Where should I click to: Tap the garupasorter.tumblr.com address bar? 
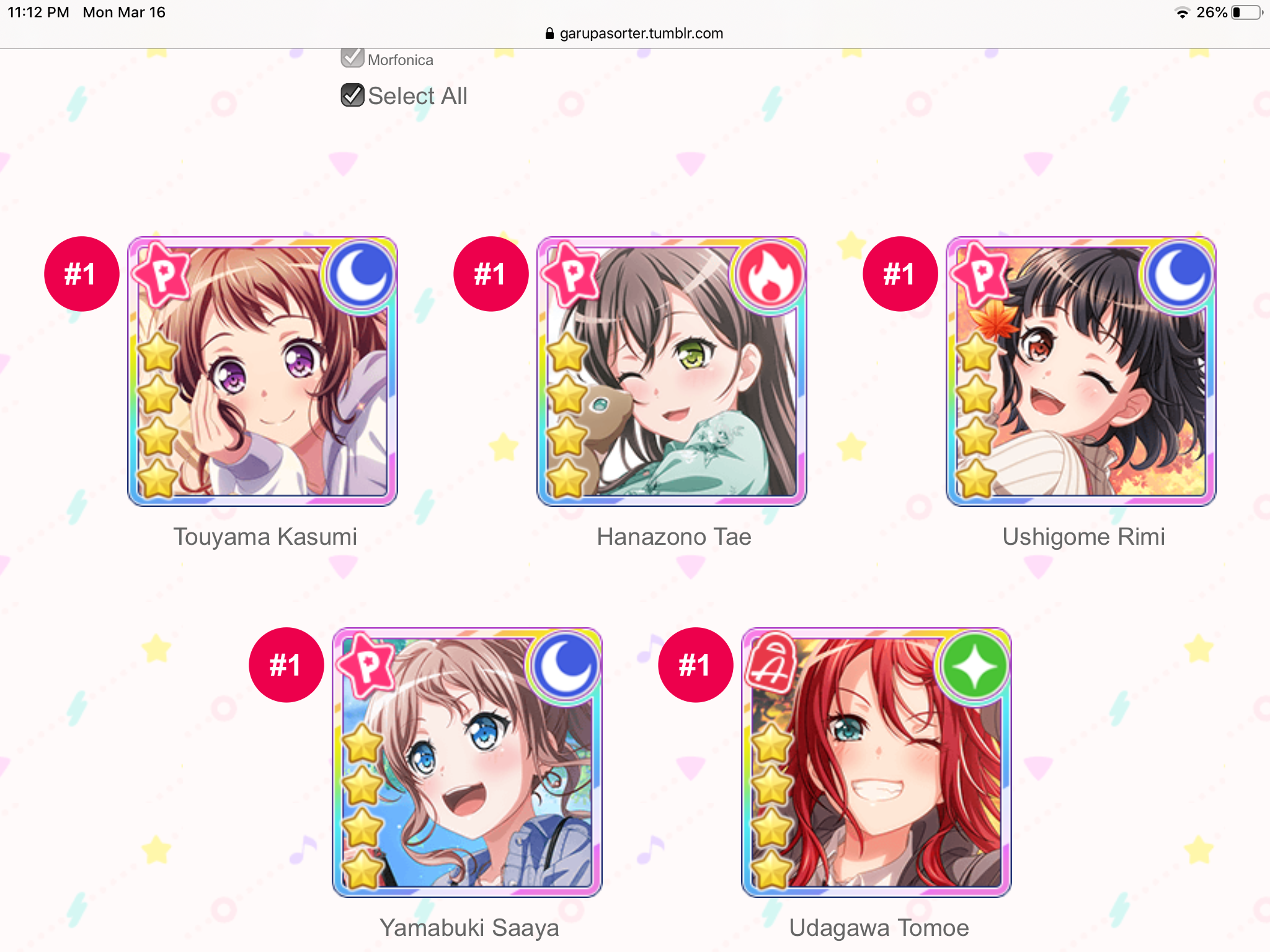(635, 33)
